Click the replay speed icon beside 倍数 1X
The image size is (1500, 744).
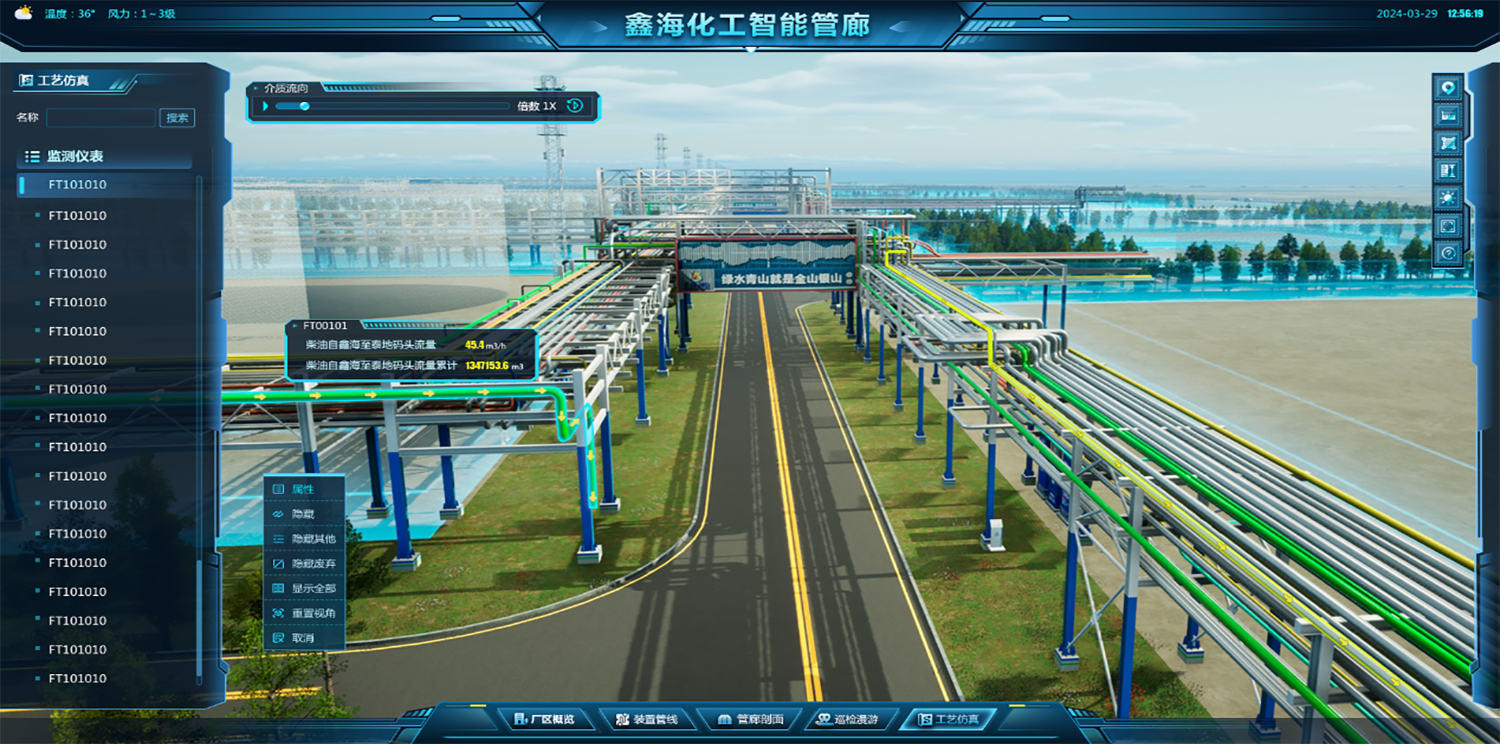point(575,106)
